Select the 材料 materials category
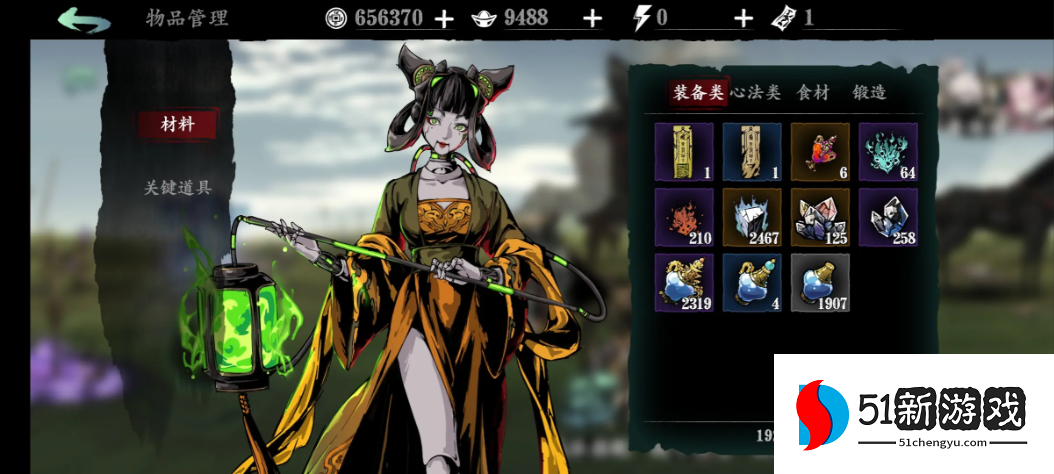This screenshot has height=474, width=1054. point(177,125)
